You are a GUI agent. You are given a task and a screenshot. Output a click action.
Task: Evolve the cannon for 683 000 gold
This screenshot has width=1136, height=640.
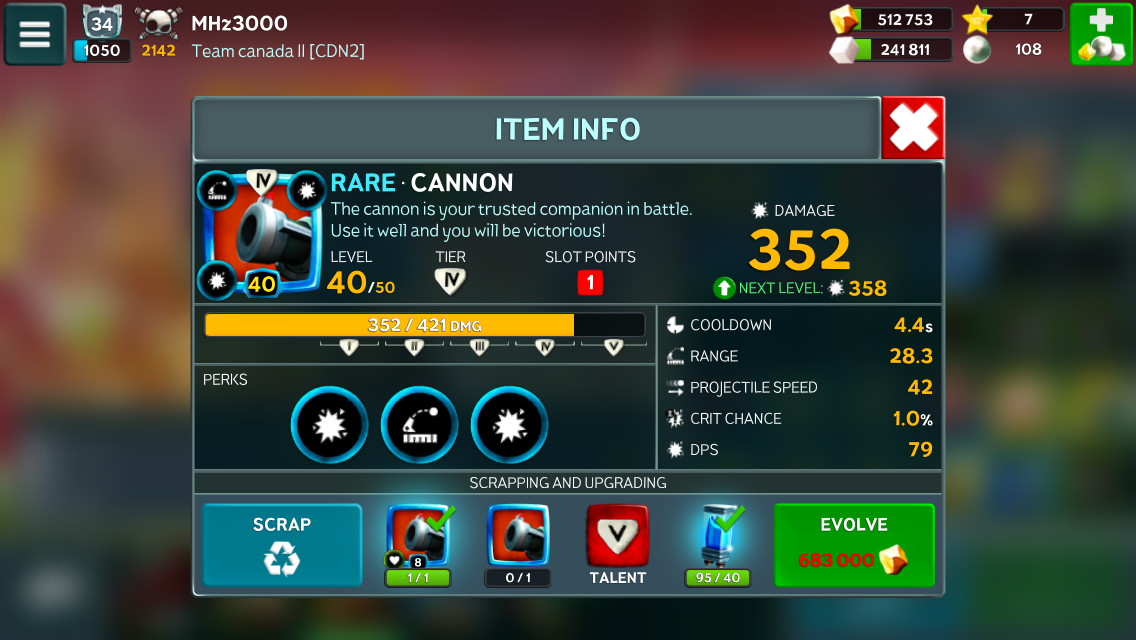click(x=854, y=544)
